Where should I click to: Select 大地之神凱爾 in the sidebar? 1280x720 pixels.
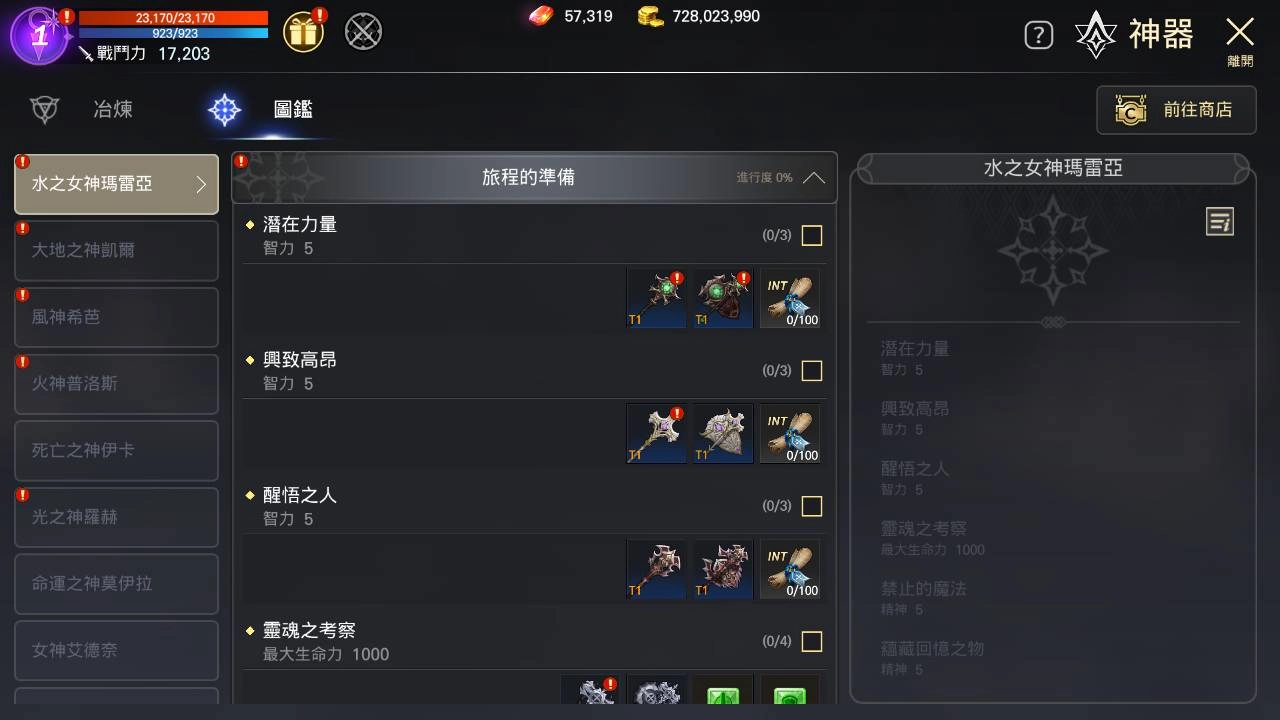coord(116,251)
